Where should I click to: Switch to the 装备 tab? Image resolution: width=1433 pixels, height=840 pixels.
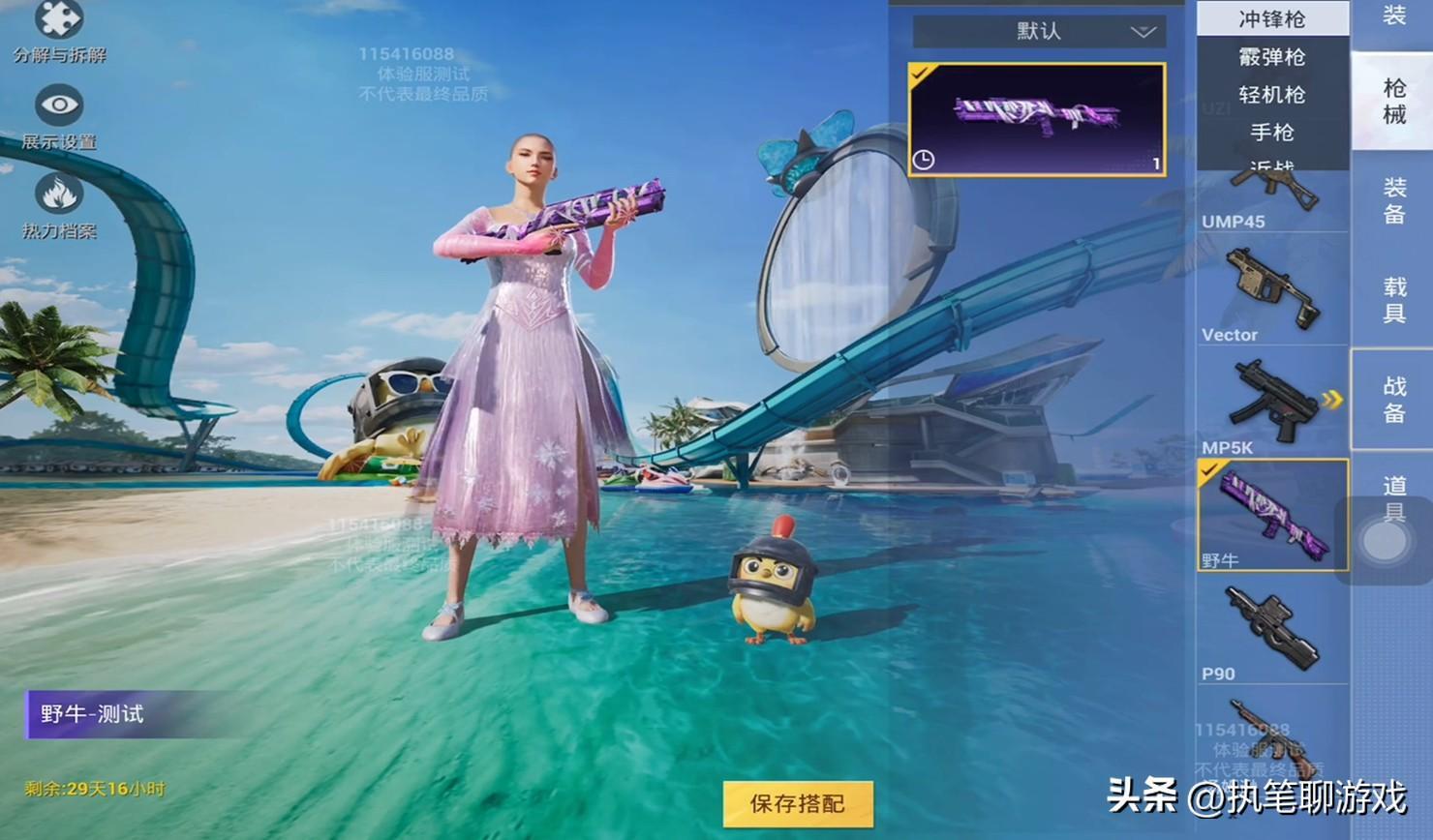click(1393, 200)
